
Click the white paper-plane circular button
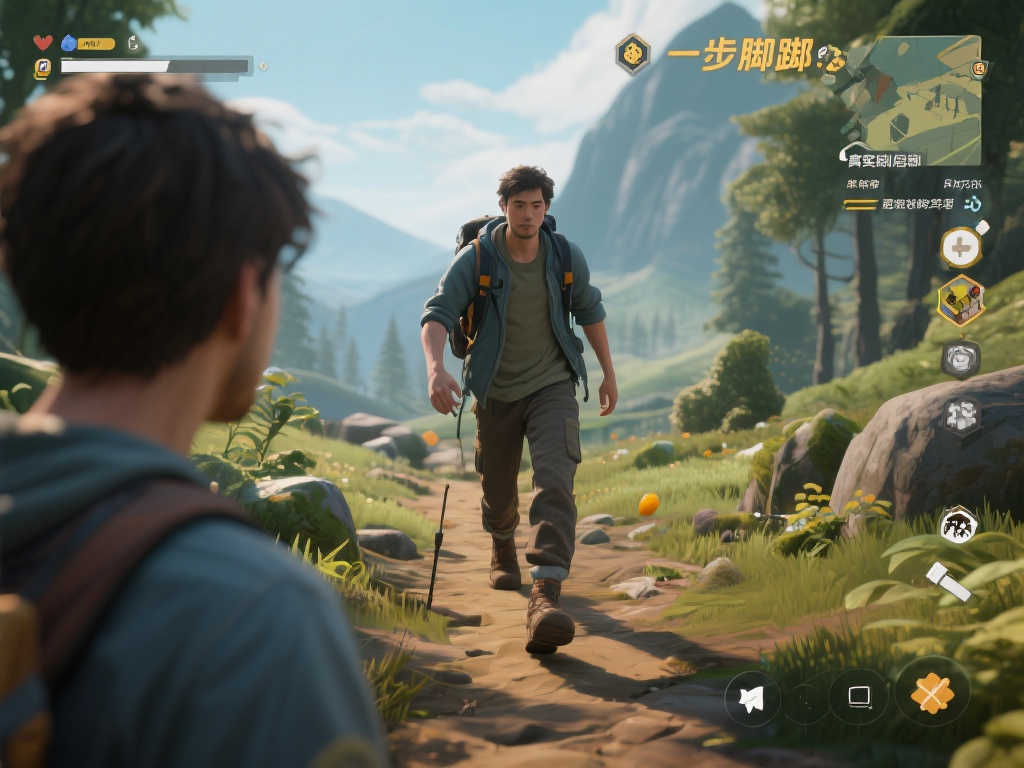[753, 698]
